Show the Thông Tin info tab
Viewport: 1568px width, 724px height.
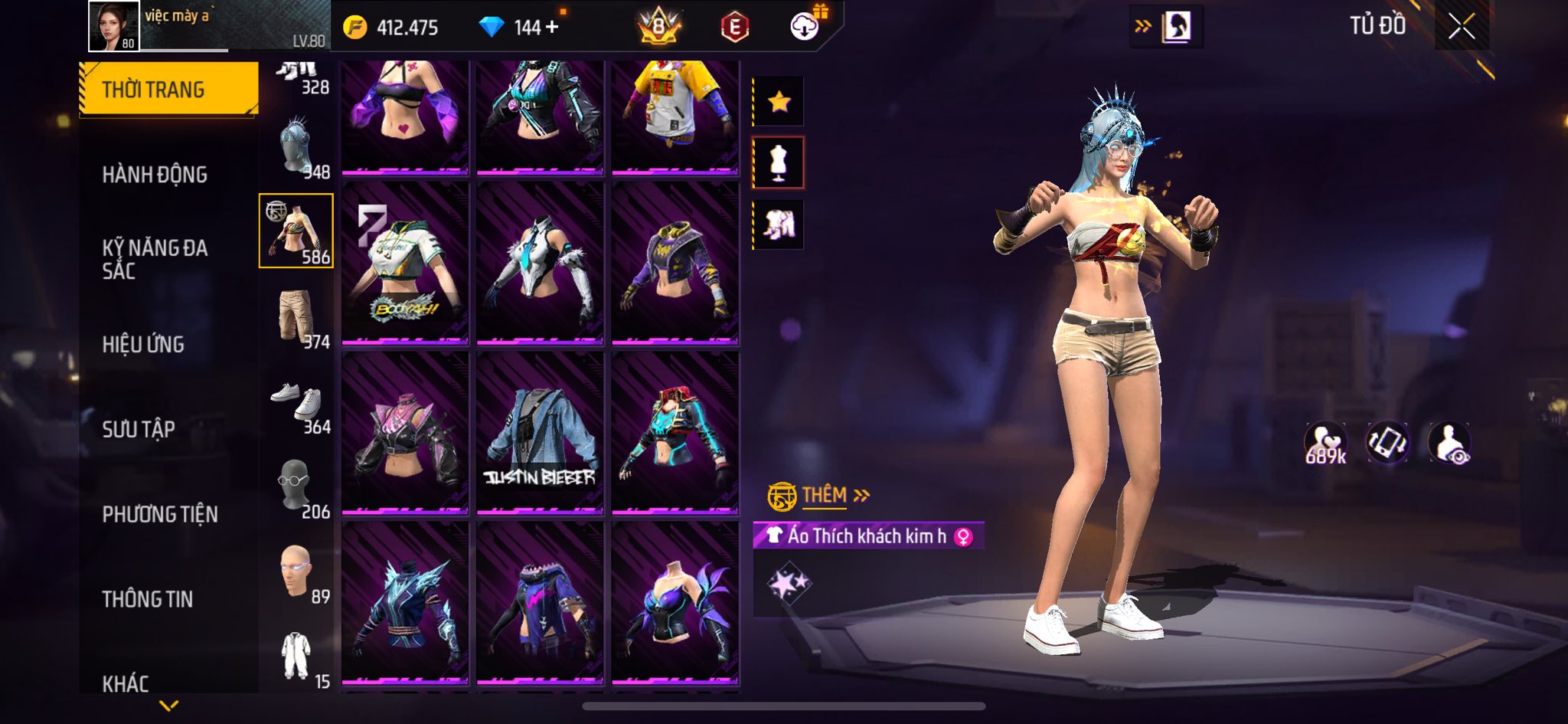pos(148,599)
